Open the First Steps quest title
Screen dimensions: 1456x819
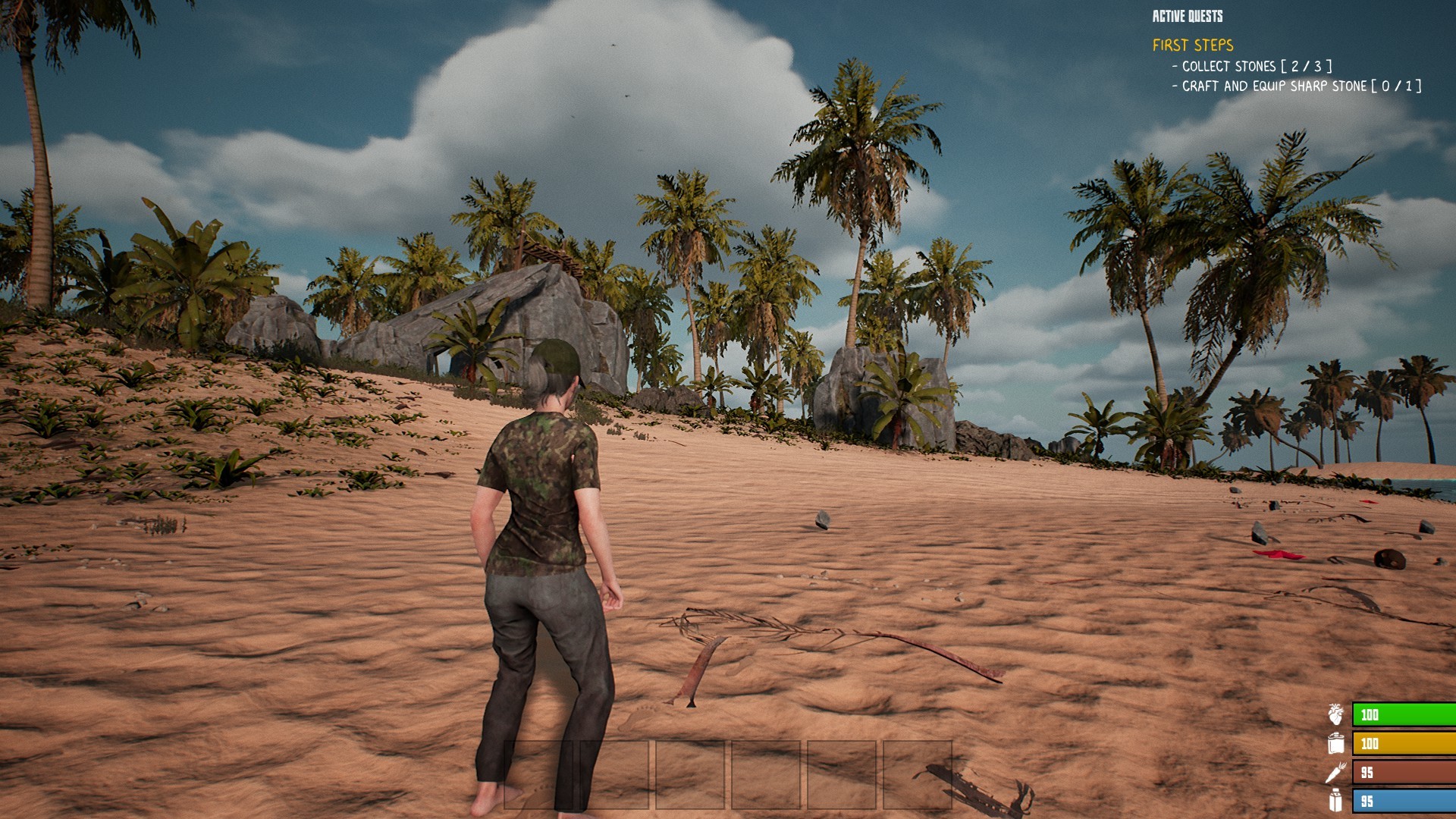coord(1193,45)
